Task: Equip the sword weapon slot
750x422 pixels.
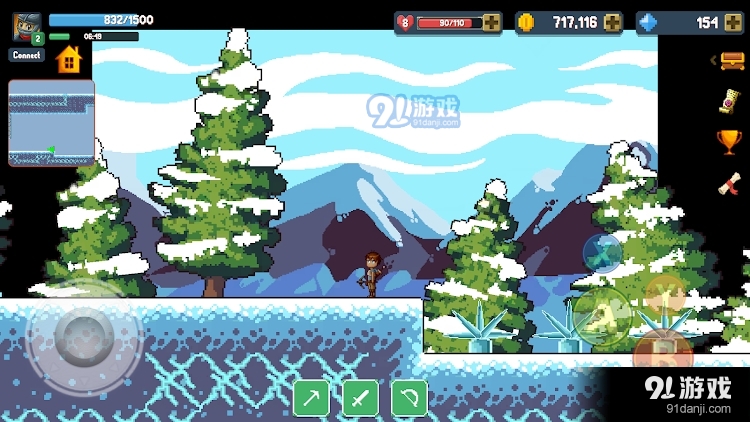Action: [x=360, y=398]
